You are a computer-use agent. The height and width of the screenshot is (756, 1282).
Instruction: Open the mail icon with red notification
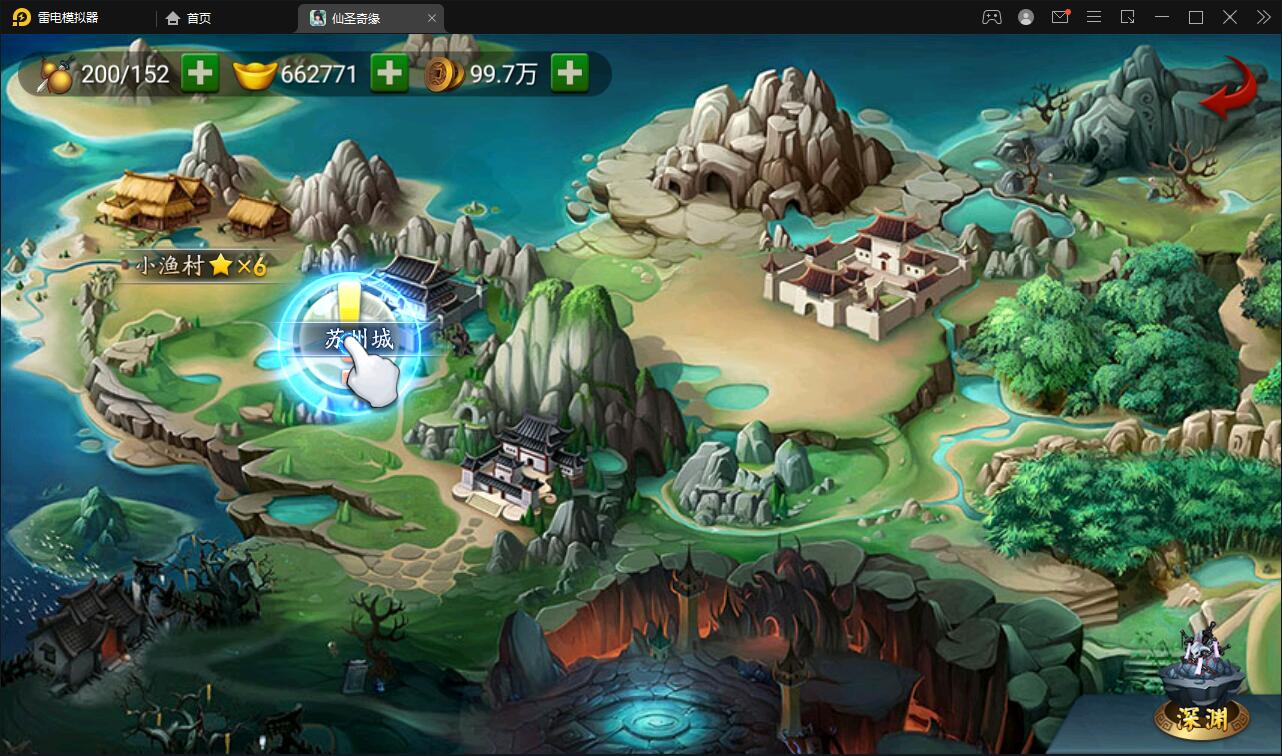click(1060, 17)
